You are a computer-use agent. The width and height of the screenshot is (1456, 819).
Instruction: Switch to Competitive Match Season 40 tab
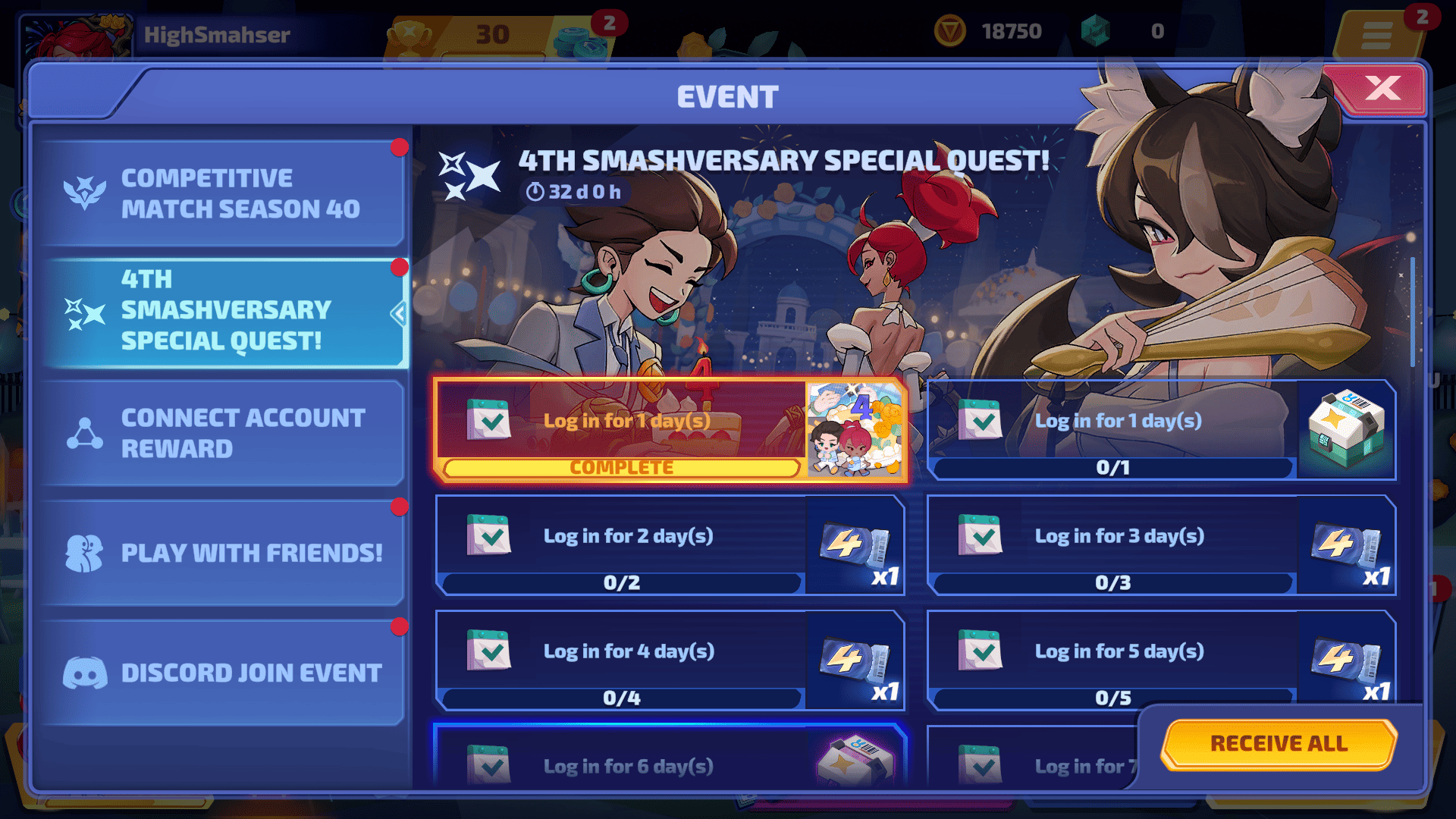[222, 193]
